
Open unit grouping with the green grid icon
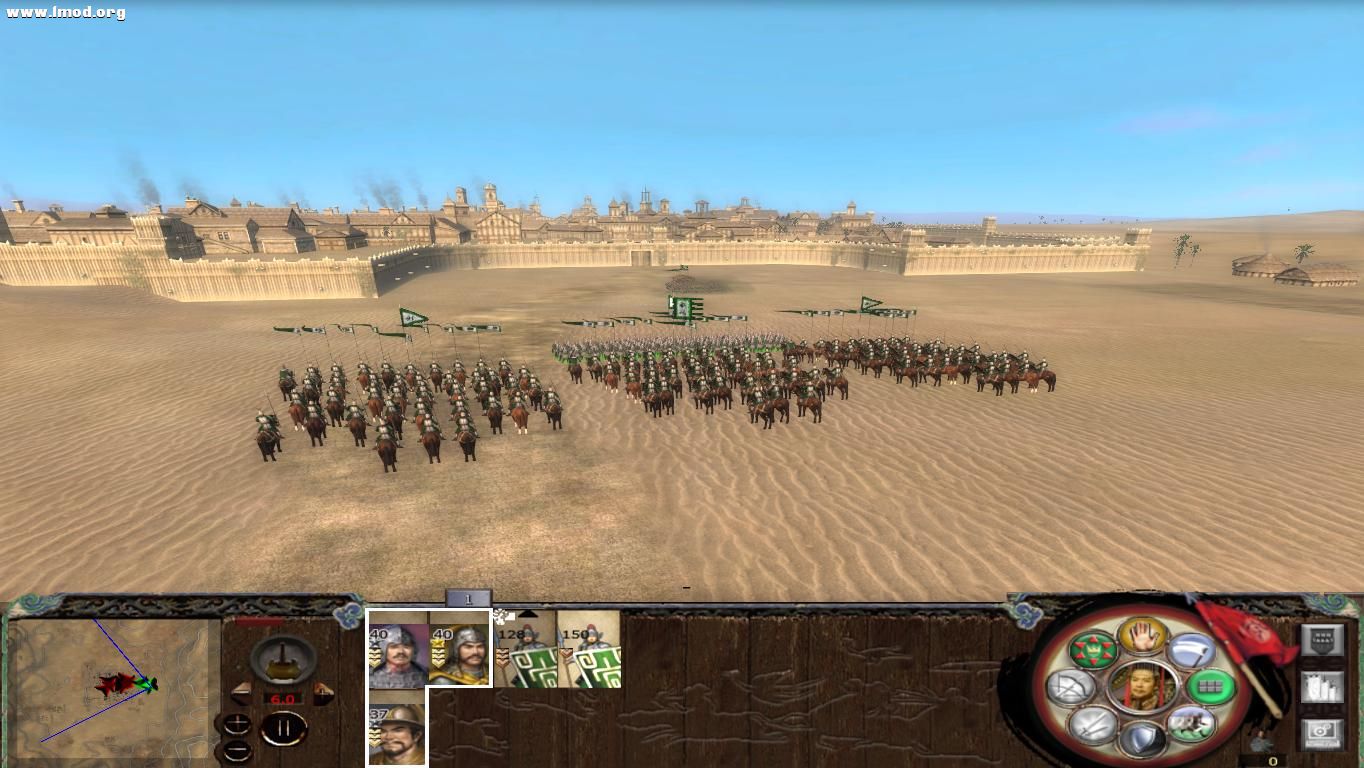coord(1210,687)
